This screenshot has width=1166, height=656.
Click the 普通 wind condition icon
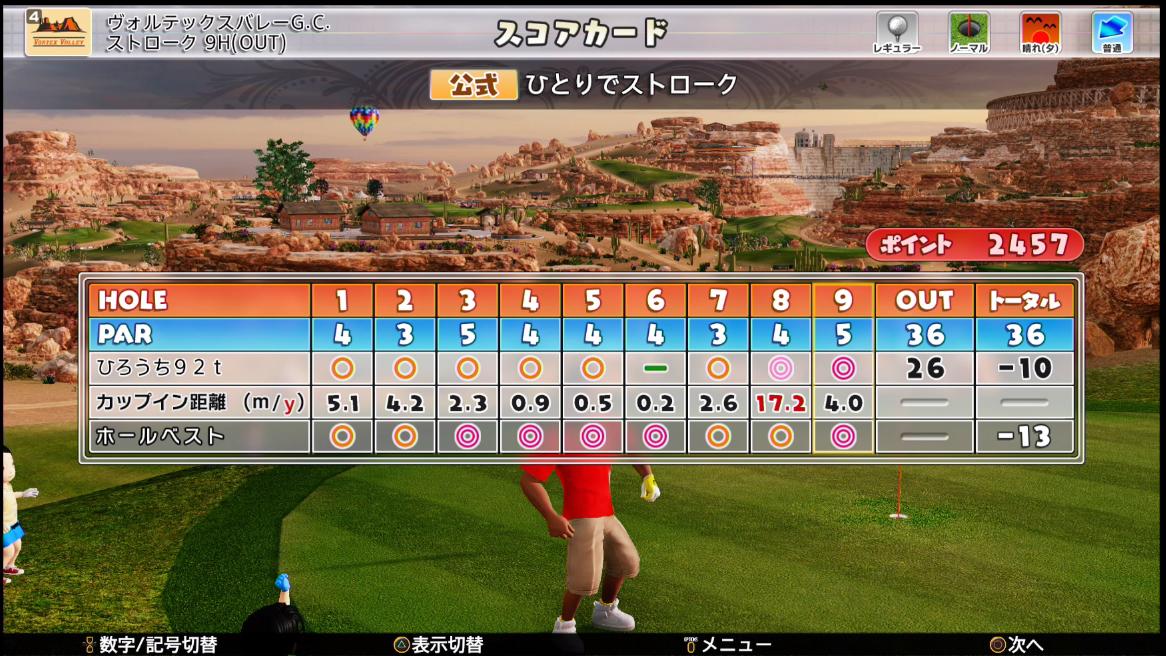pos(1111,32)
